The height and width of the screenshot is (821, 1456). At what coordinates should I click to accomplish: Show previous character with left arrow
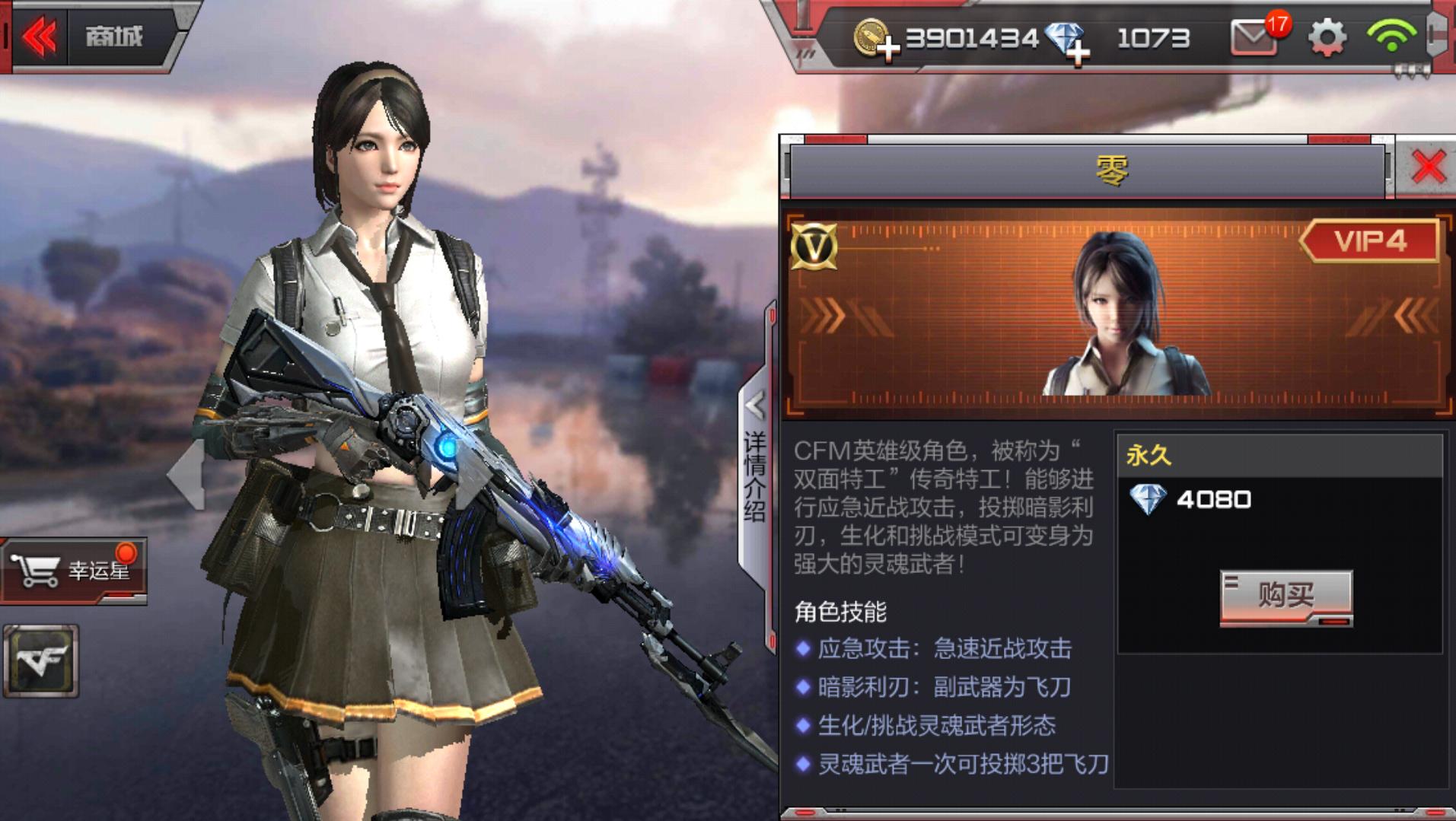tap(187, 473)
